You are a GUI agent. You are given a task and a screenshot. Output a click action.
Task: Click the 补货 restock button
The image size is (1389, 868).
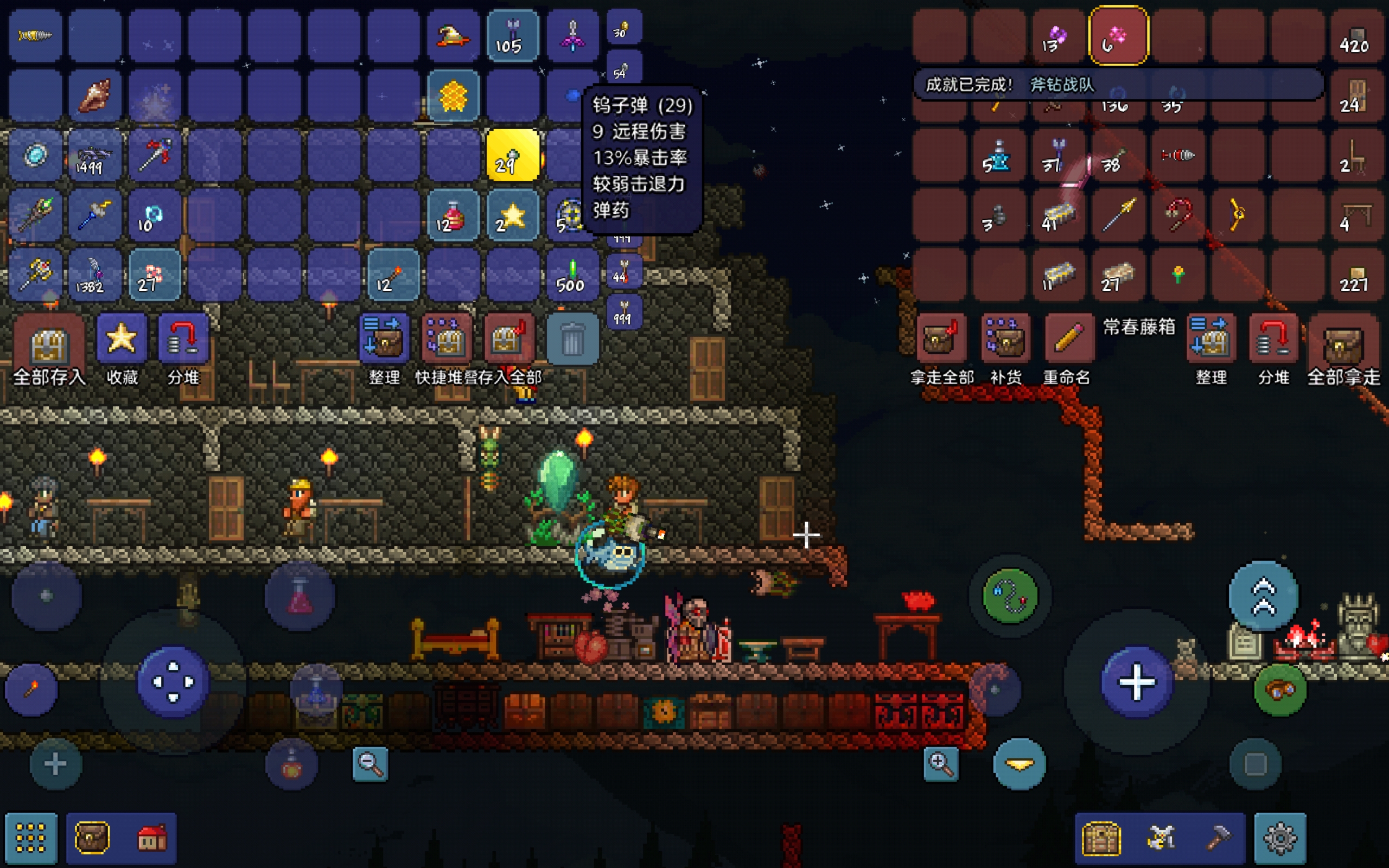(1005, 339)
